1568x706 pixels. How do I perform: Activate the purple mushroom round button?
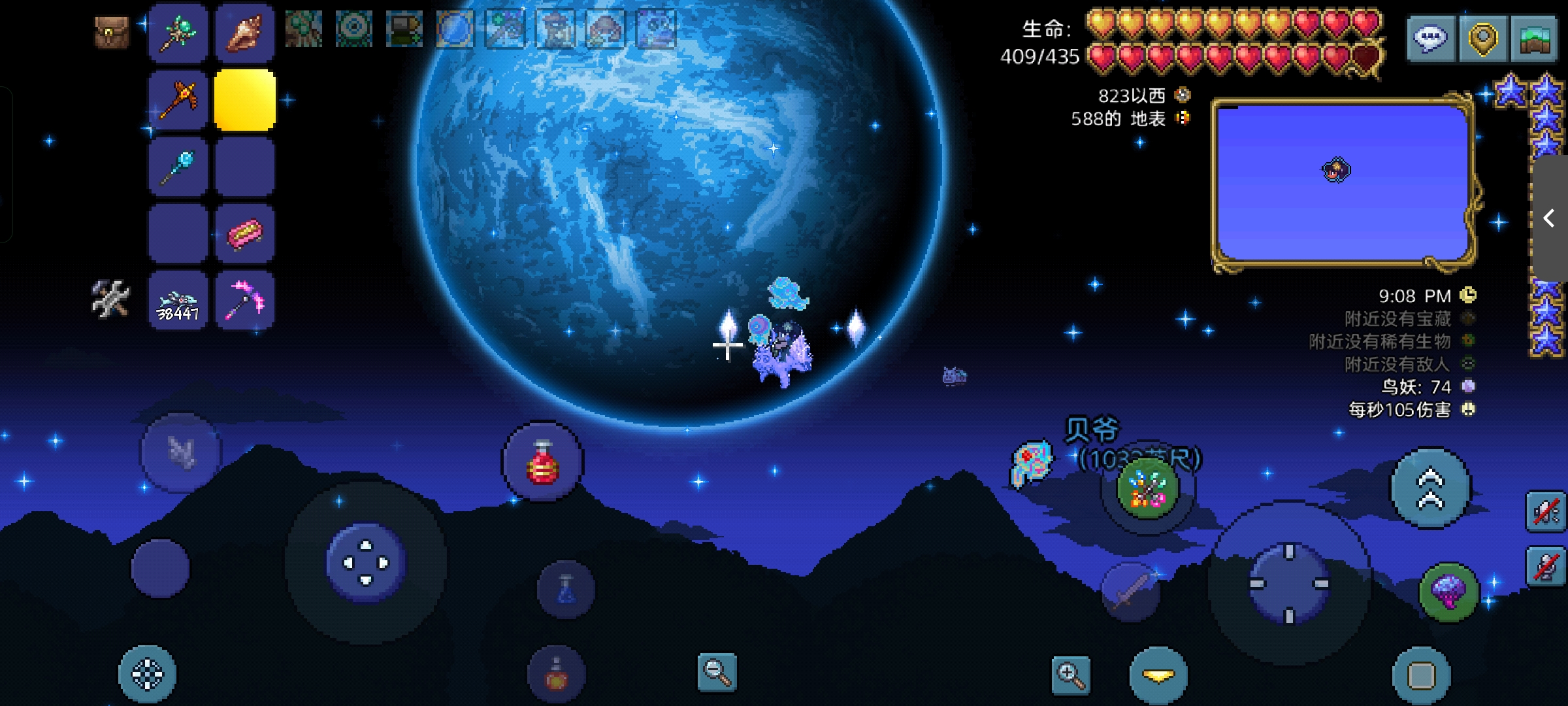click(x=1448, y=592)
